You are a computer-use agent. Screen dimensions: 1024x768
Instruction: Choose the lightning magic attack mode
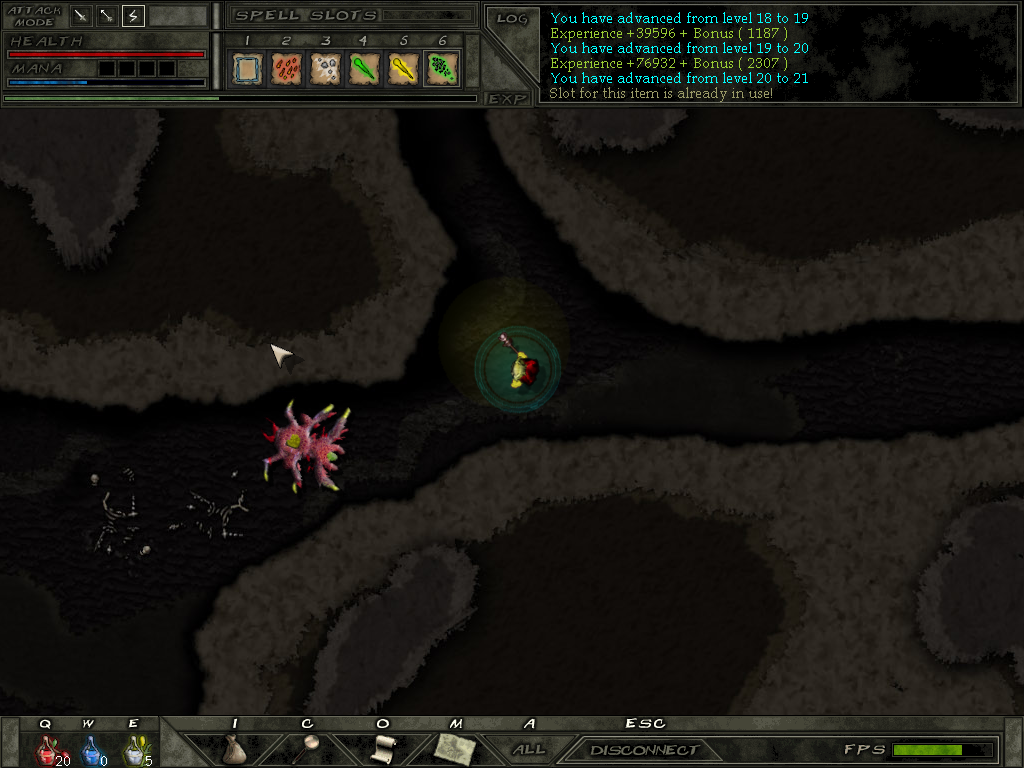(x=133, y=16)
